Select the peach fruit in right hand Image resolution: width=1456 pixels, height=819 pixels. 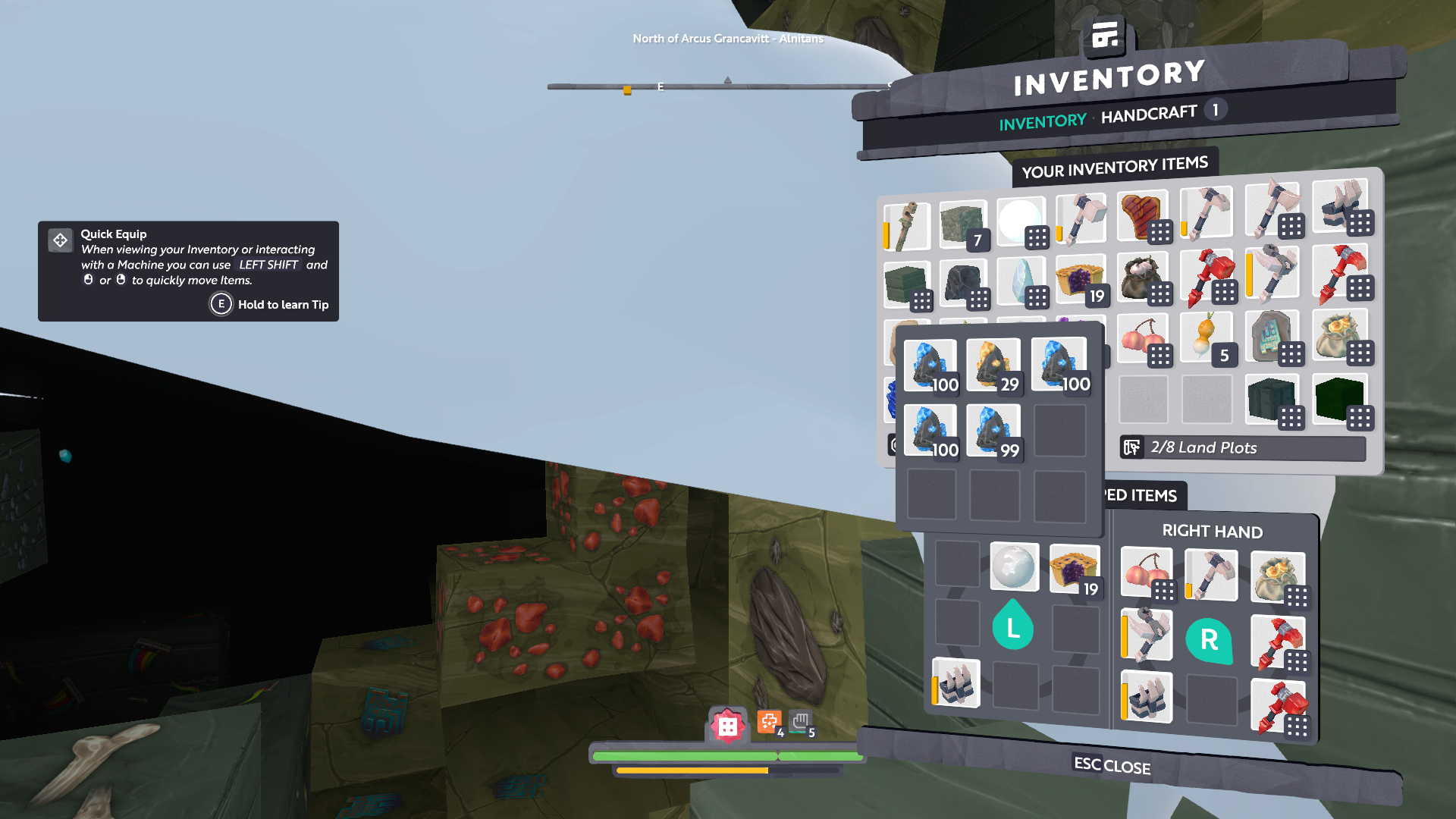1146,573
